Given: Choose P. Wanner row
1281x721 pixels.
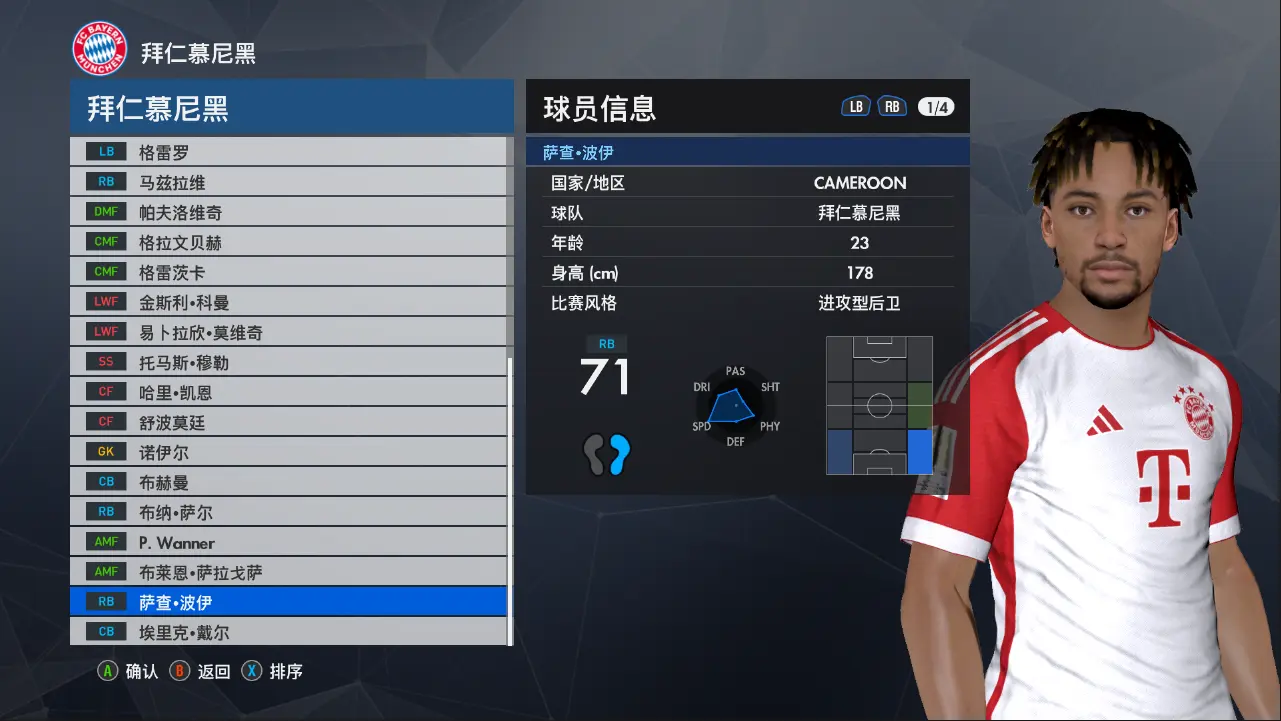Looking at the screenshot, I should pyautogui.click(x=288, y=542).
